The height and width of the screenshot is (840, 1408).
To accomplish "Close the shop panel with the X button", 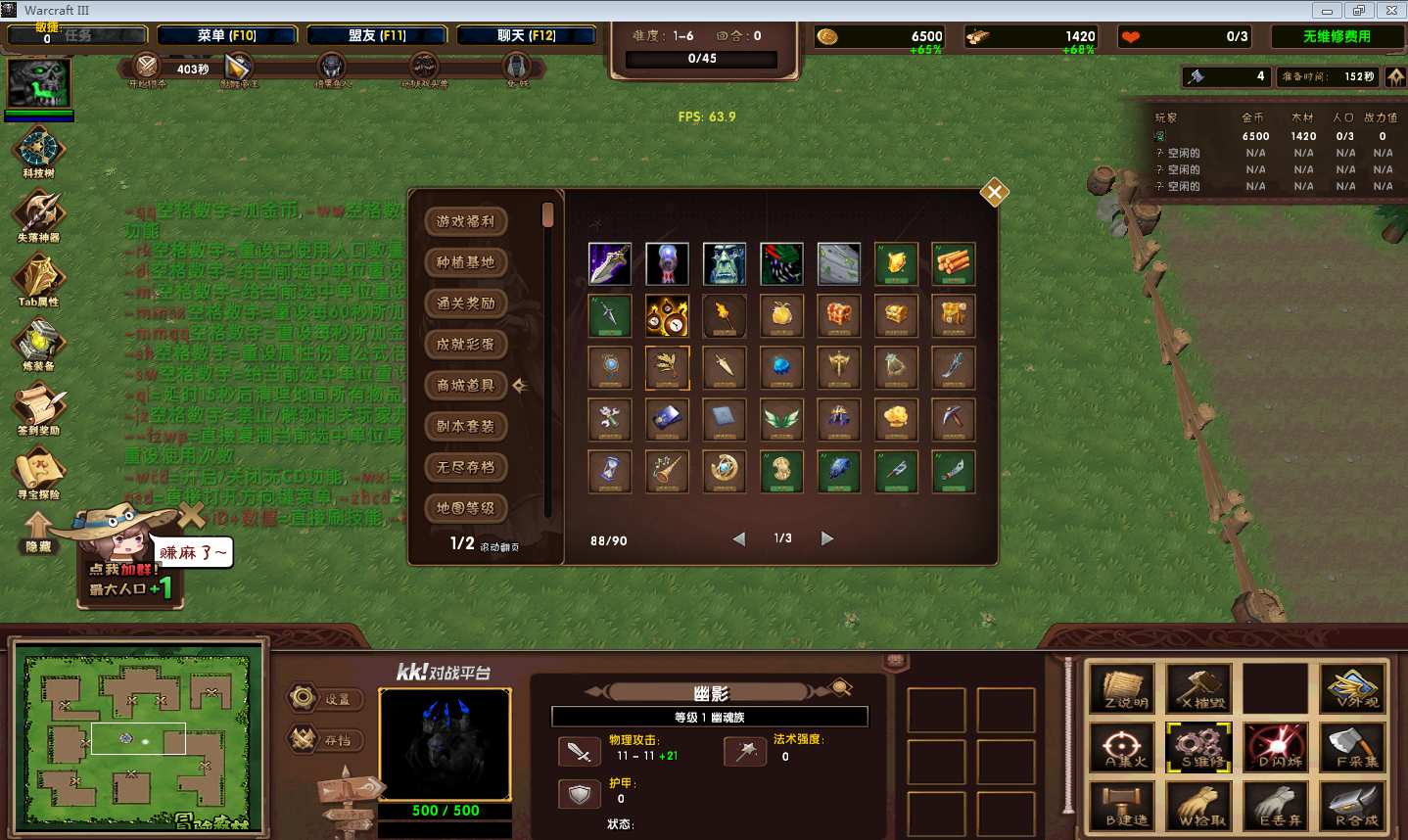I will point(994,193).
